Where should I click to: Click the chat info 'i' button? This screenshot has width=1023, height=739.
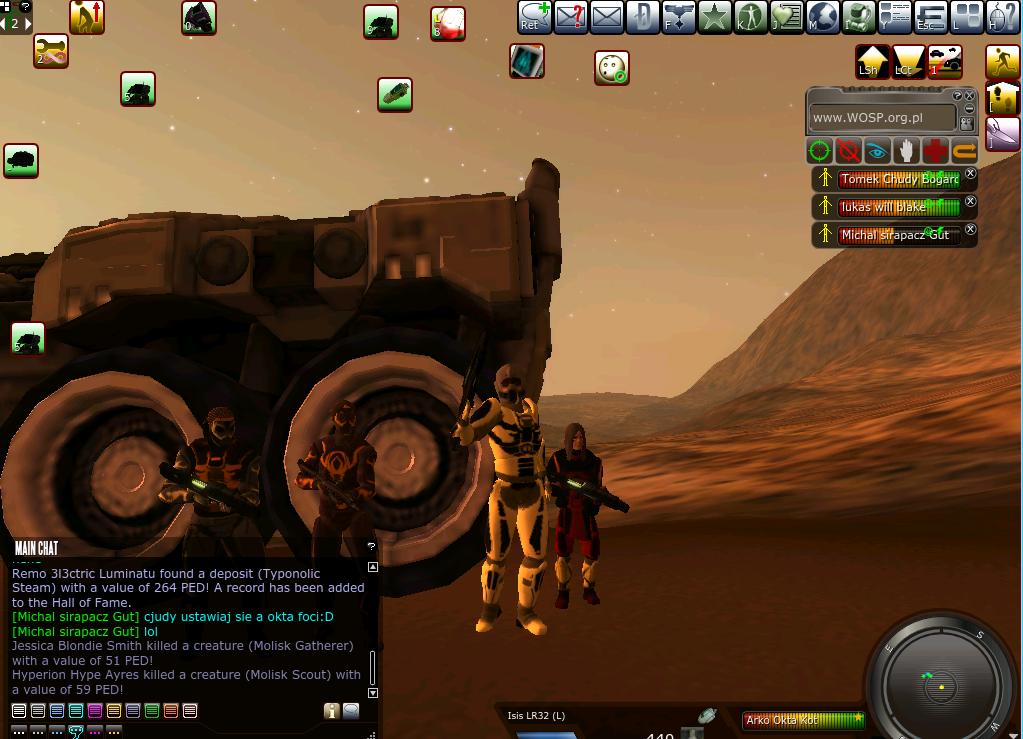[x=331, y=711]
